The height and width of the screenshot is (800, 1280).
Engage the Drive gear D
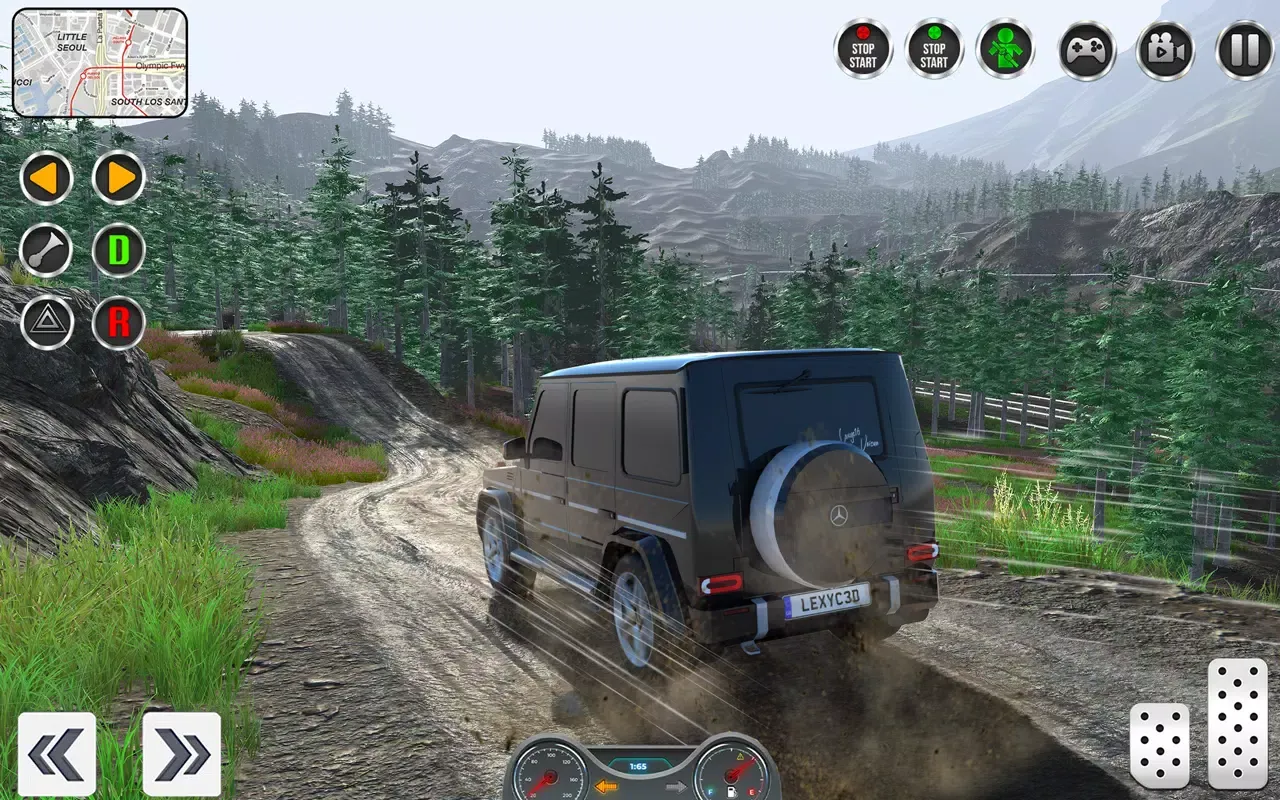118,250
